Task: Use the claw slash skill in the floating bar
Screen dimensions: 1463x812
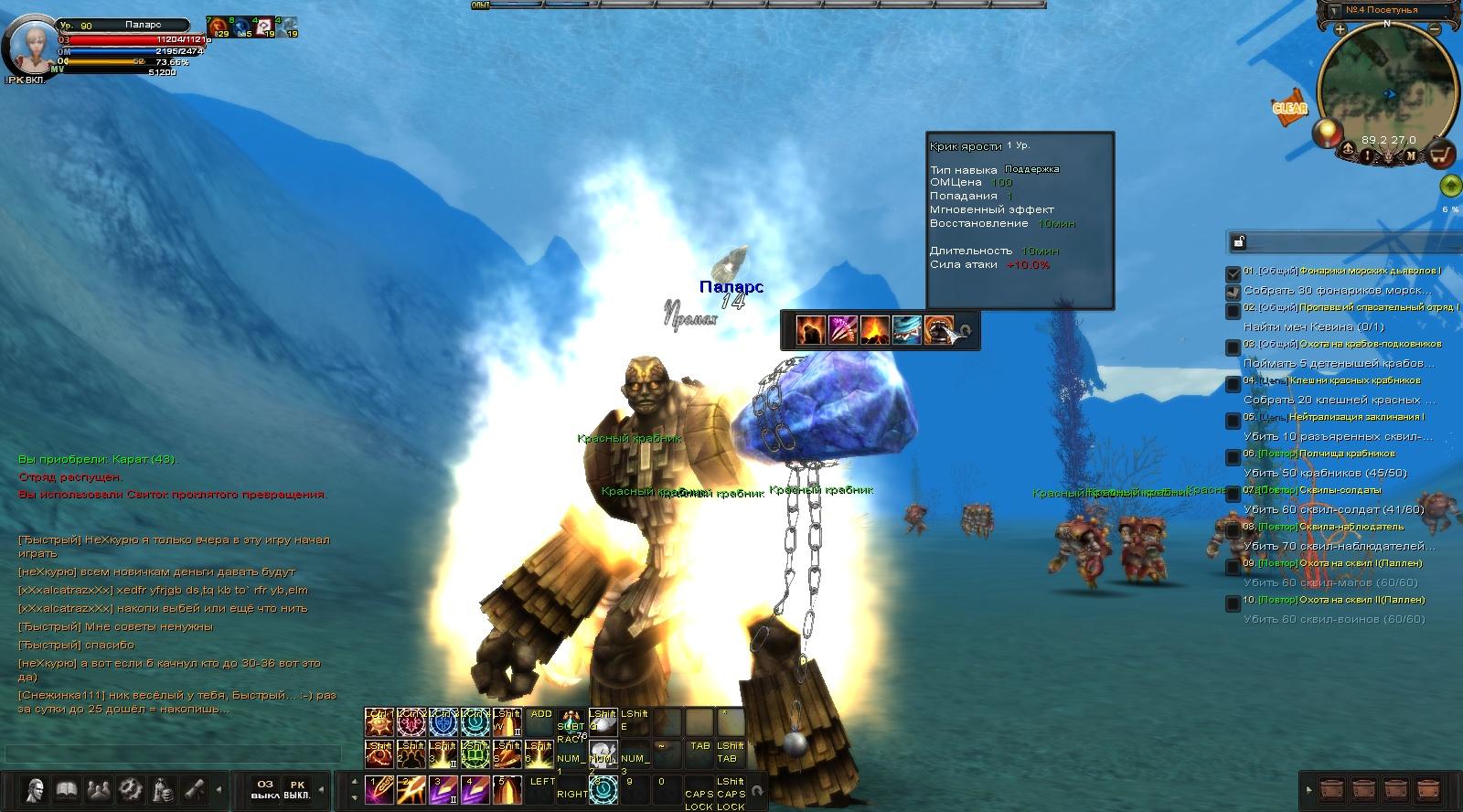Action: 842,329
